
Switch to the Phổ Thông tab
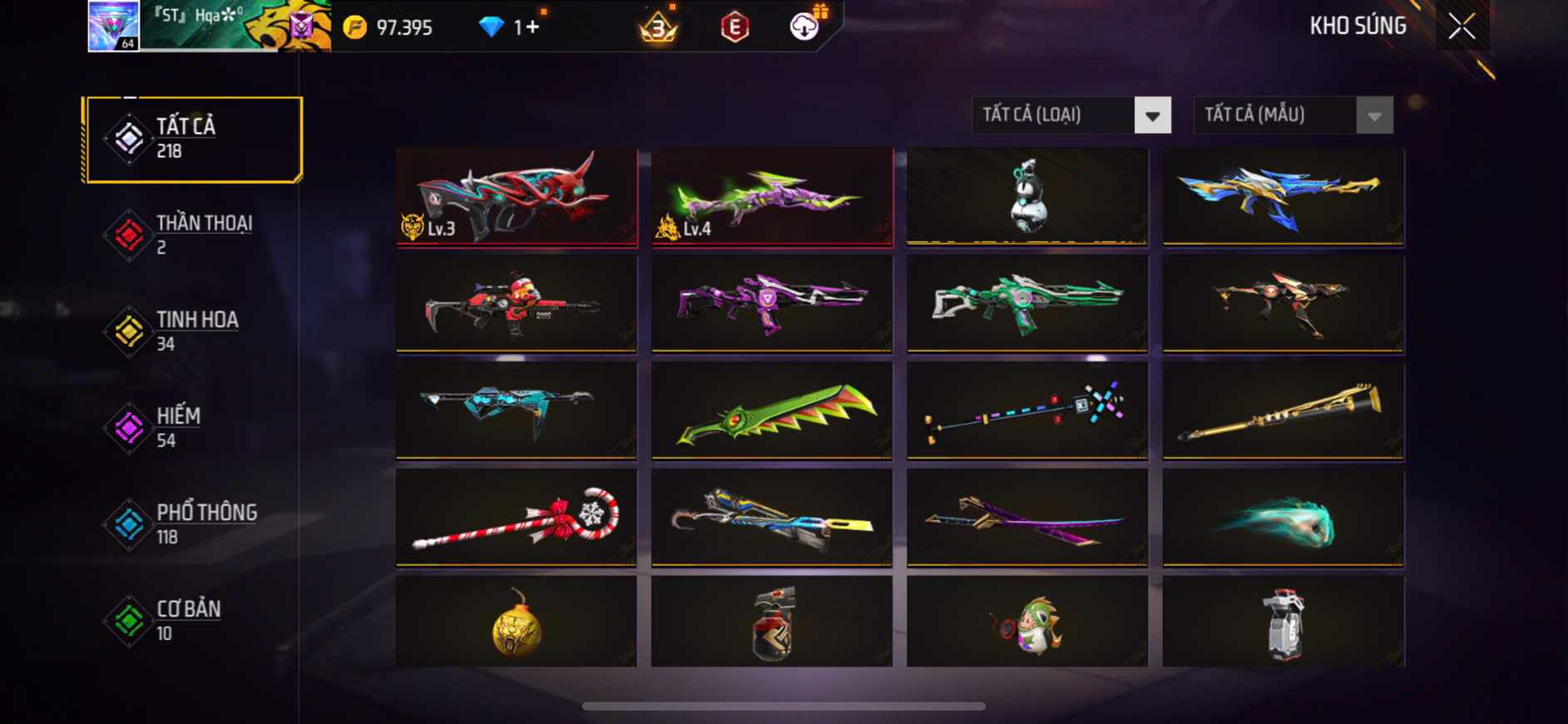pos(193,524)
